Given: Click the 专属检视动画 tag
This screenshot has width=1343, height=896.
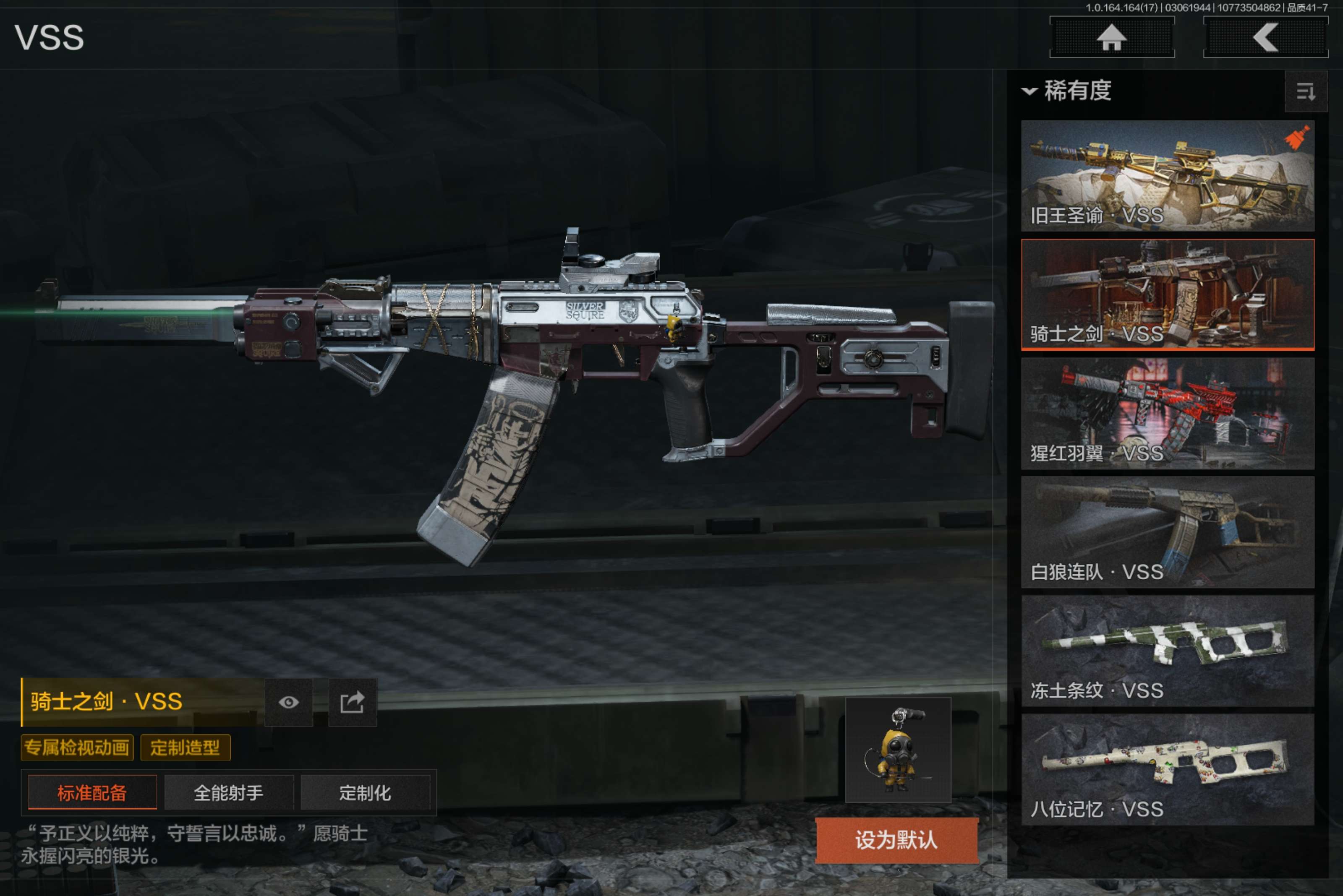Looking at the screenshot, I should tap(77, 748).
